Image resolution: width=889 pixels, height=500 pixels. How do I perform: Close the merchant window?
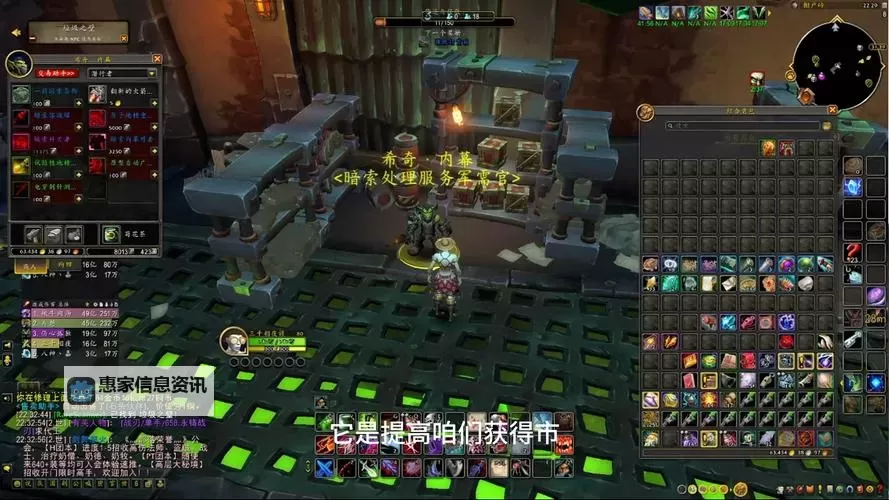pyautogui.click(x=155, y=57)
